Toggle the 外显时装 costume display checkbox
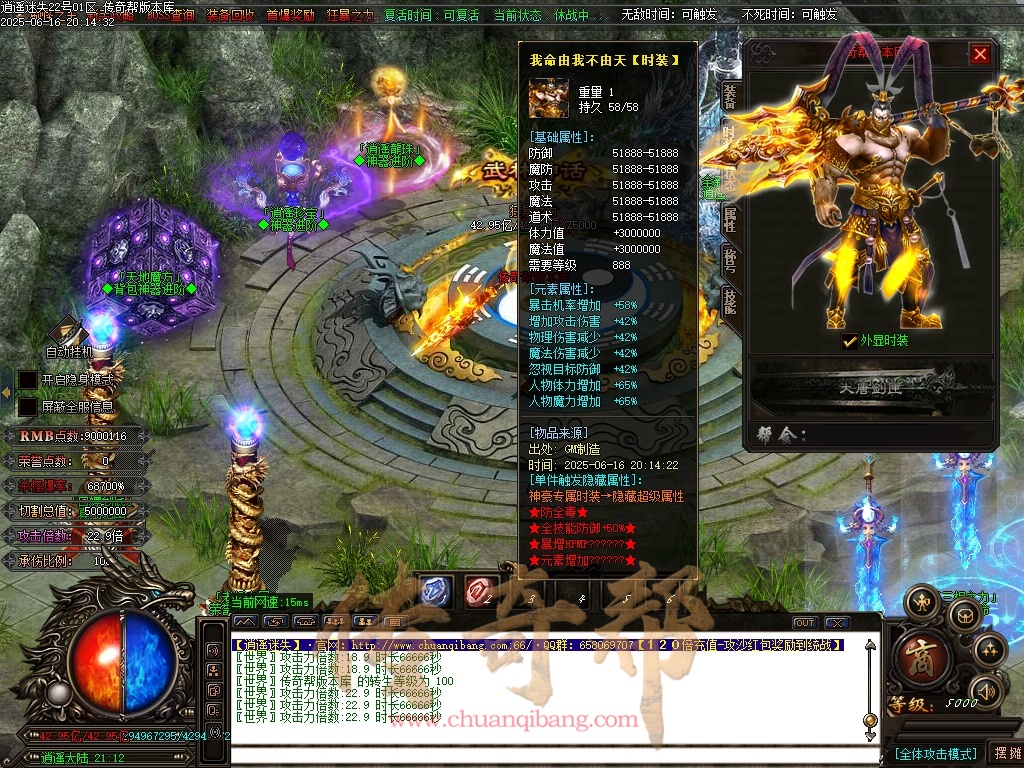This screenshot has height=768, width=1024. tap(850, 341)
